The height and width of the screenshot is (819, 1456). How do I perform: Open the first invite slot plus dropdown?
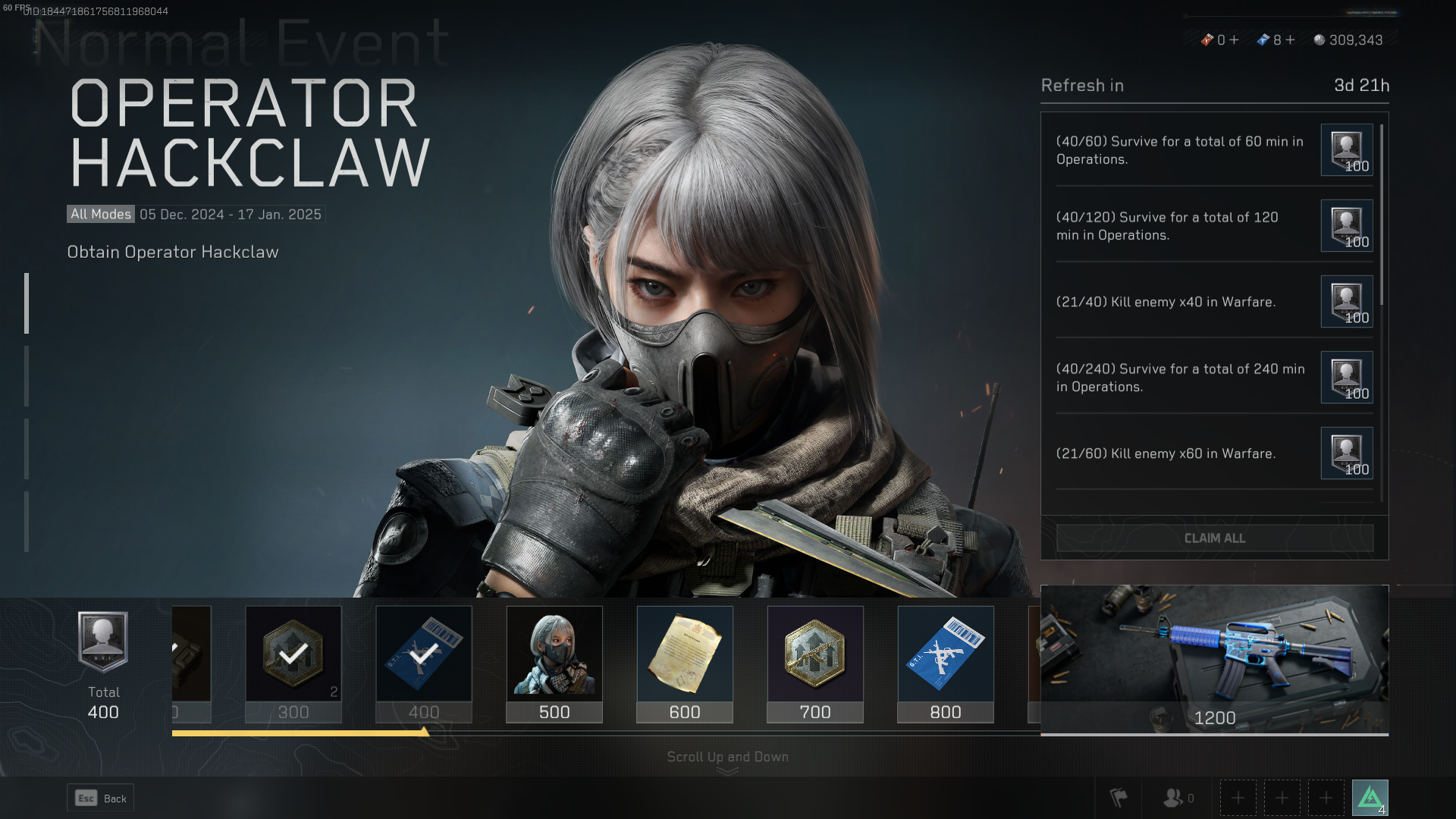tap(1237, 797)
